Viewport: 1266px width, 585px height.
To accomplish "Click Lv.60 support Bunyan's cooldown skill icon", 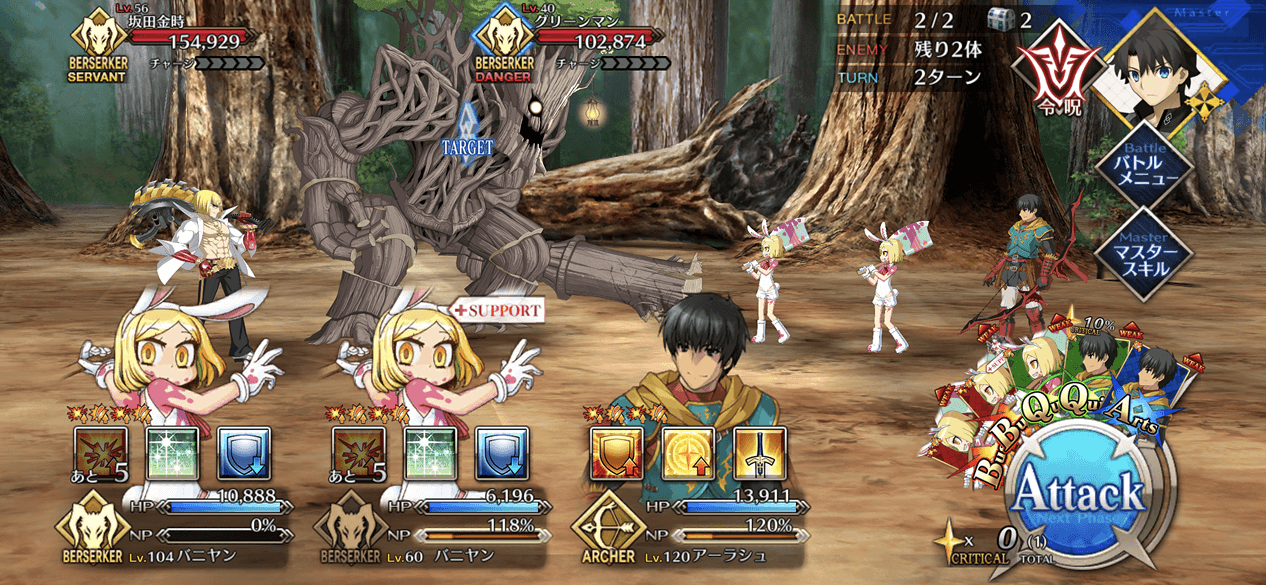I will point(358,454).
